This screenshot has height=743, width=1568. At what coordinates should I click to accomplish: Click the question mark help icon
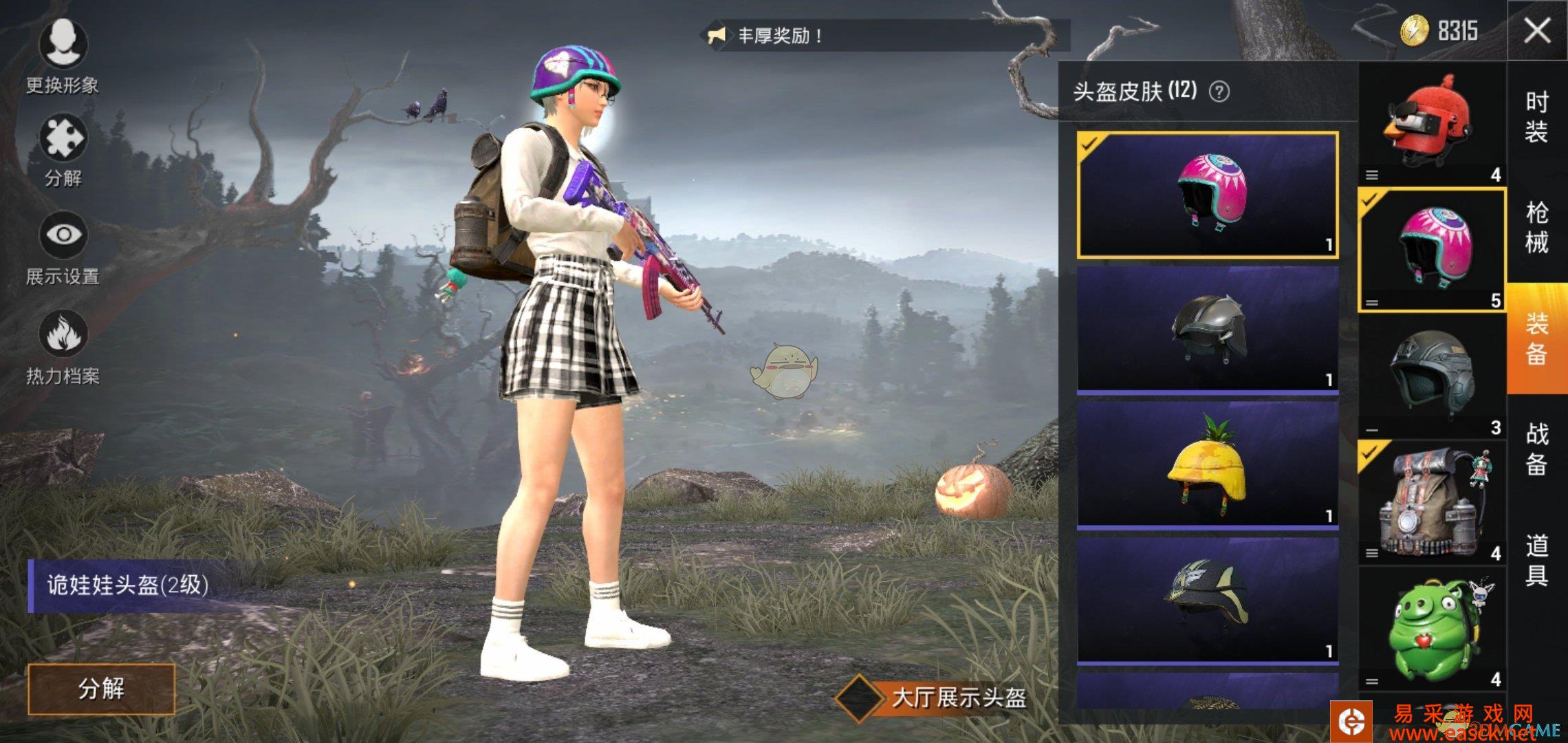coord(1219,91)
